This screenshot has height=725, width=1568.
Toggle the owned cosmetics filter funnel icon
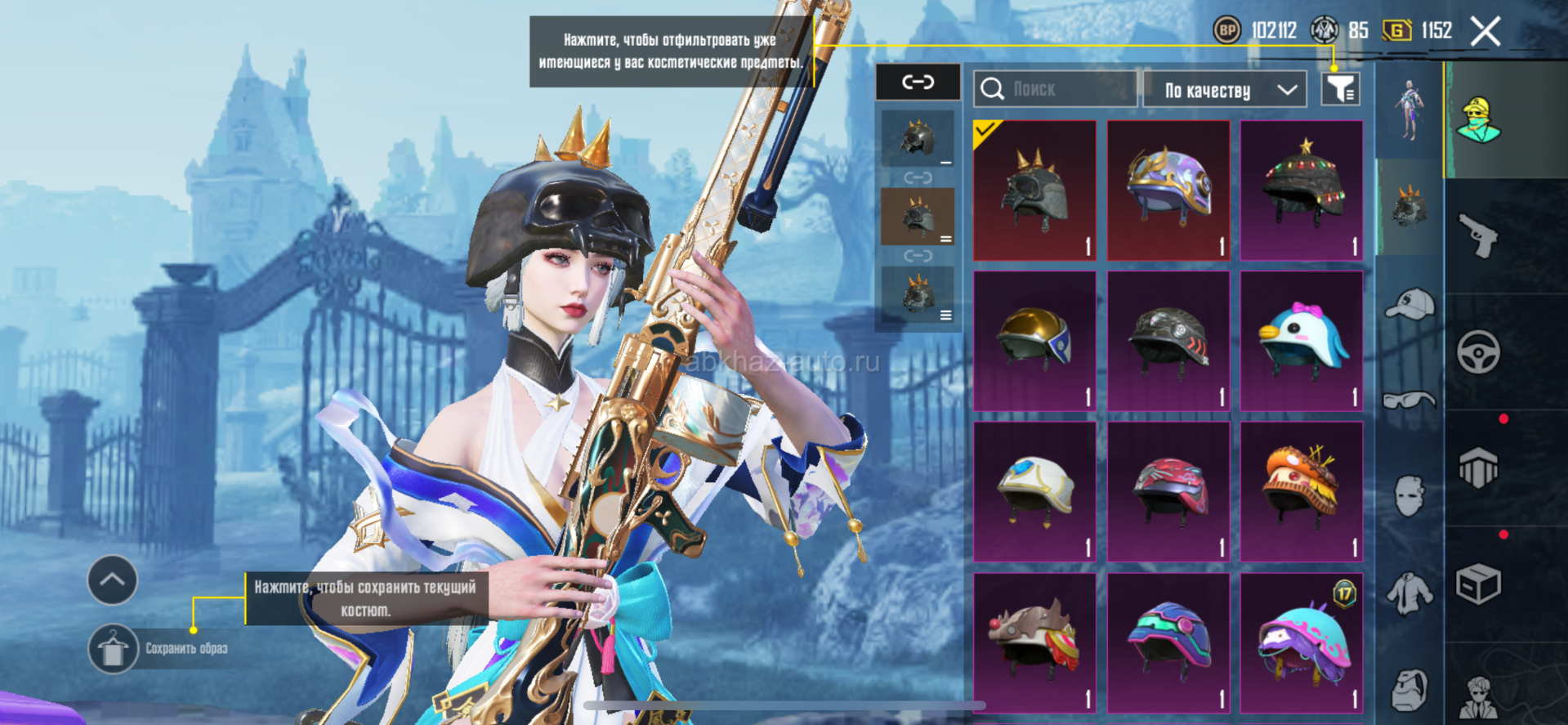[x=1340, y=89]
